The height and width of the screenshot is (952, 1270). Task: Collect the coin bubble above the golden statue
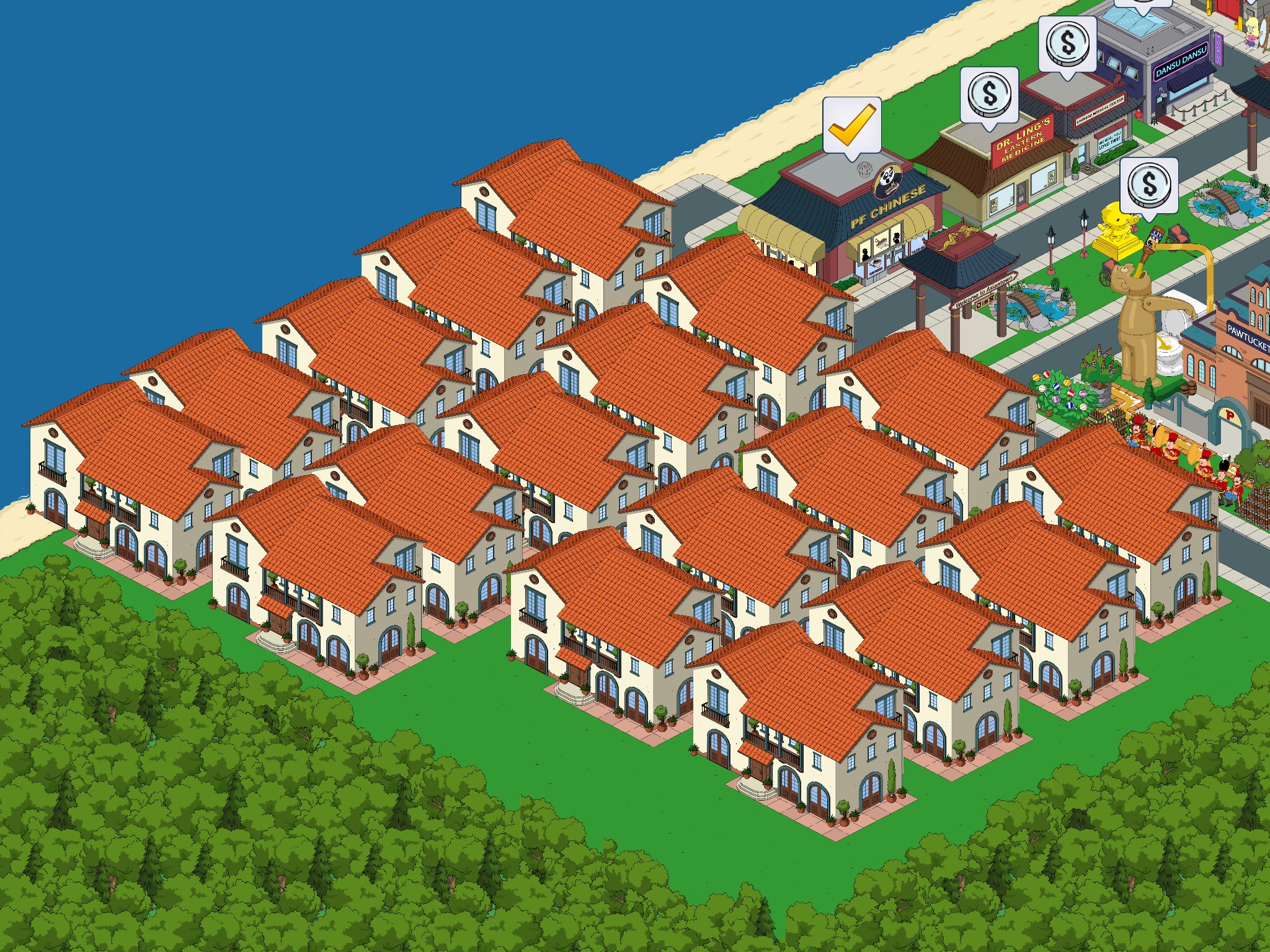pos(1148,185)
